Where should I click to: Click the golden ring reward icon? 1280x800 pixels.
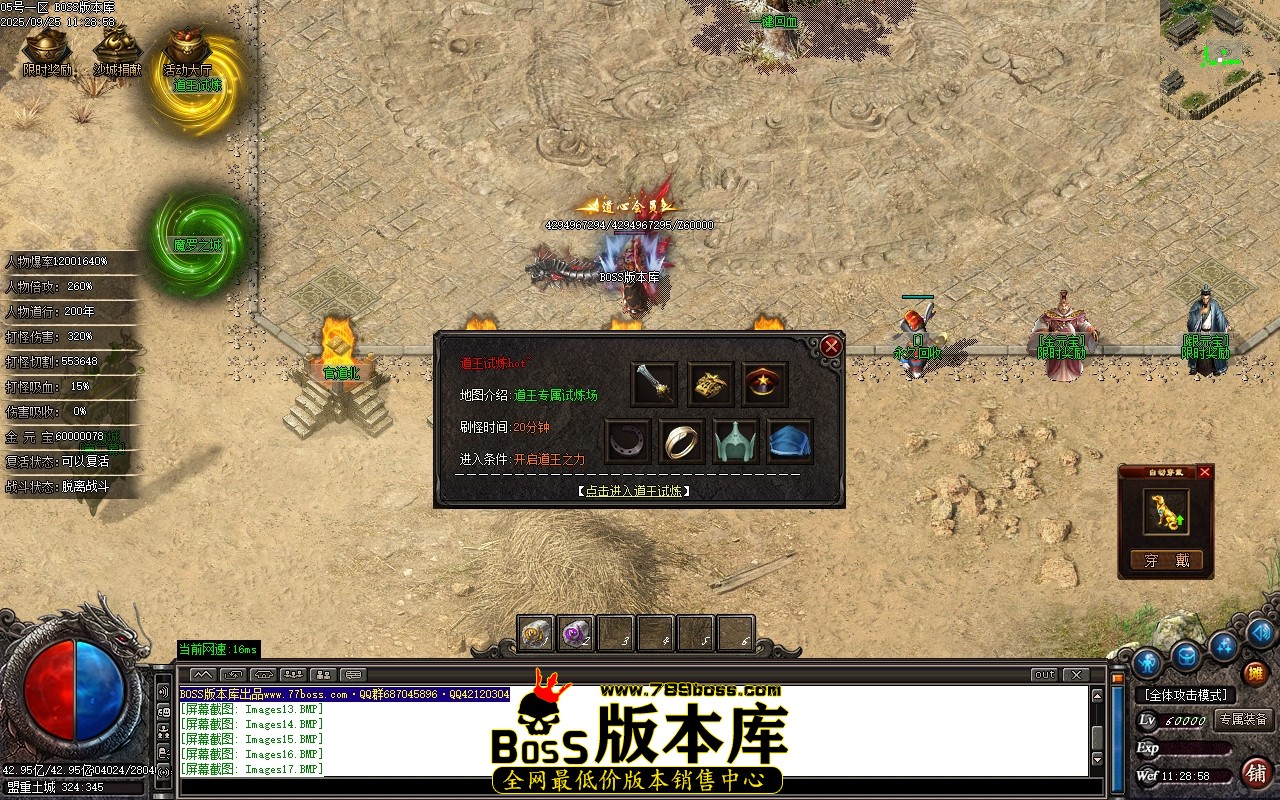pos(682,440)
